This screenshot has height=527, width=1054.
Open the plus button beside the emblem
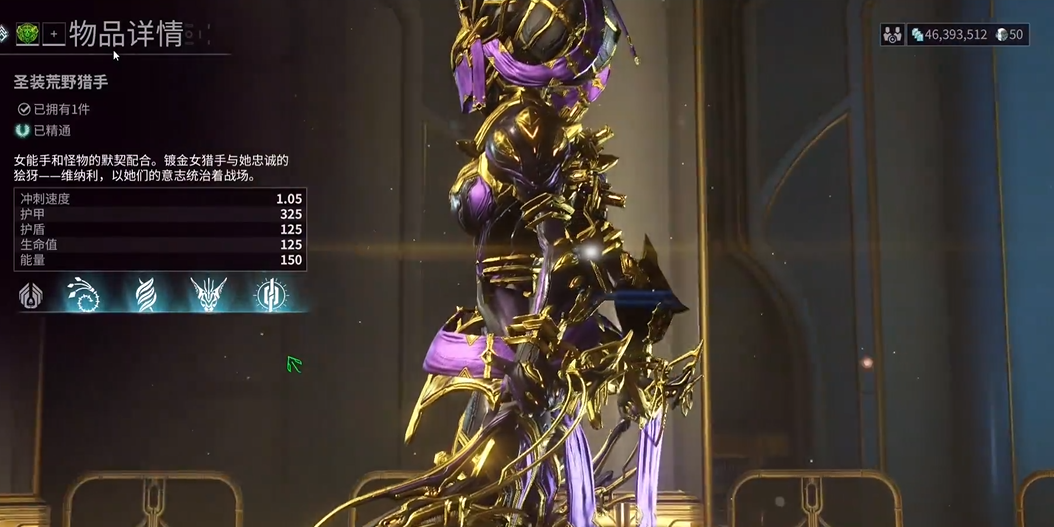click(54, 34)
